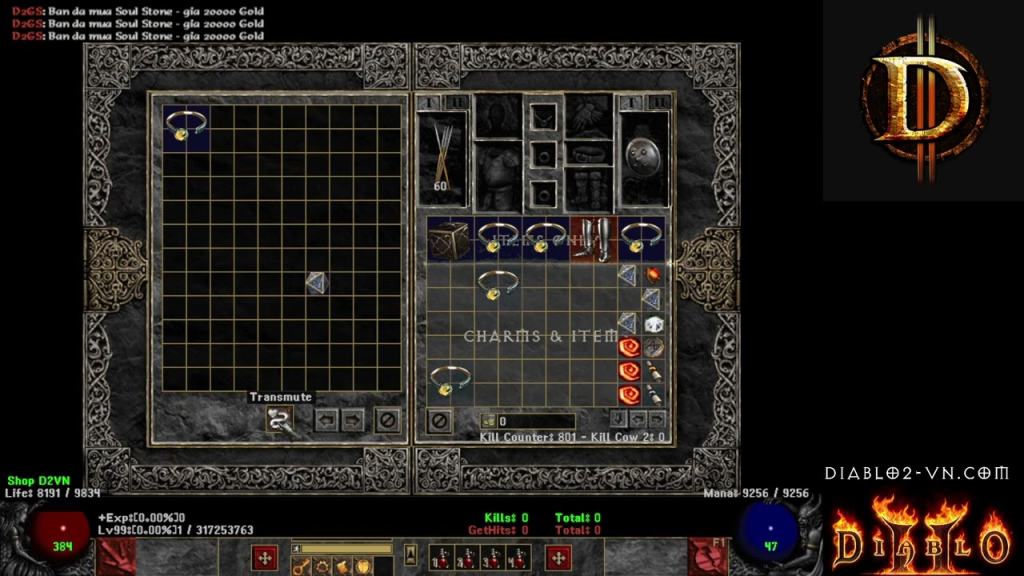
Task: Select the equipped javelins weapon slot
Action: pyautogui.click(x=442, y=153)
